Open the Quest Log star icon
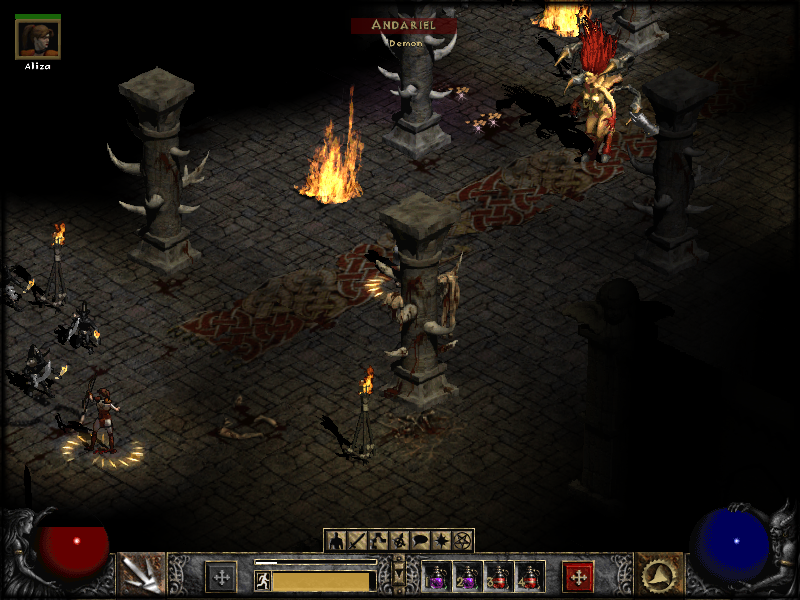The image size is (800, 600). [x=442, y=540]
